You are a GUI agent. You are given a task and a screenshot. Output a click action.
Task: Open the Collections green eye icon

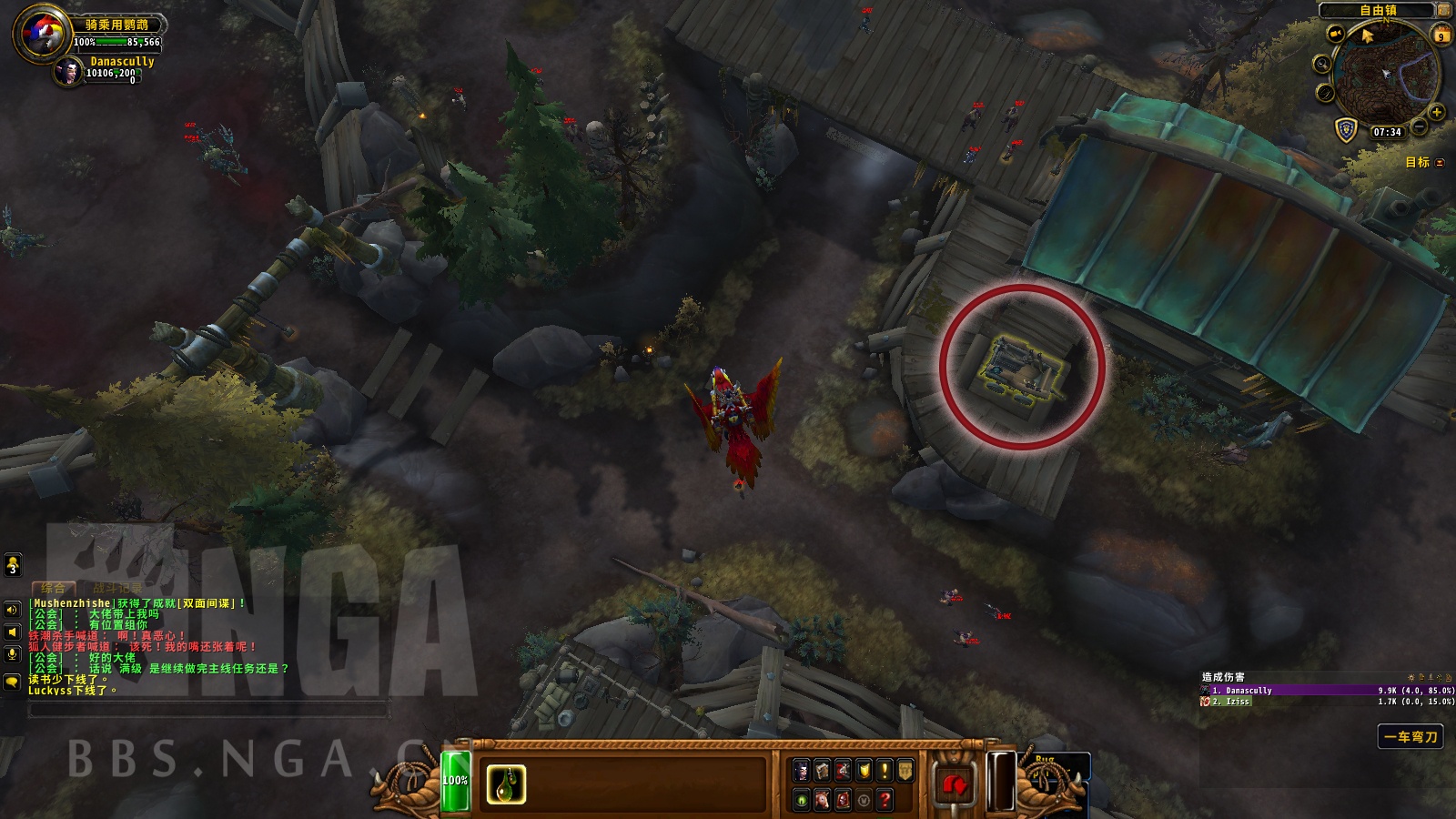click(x=803, y=801)
